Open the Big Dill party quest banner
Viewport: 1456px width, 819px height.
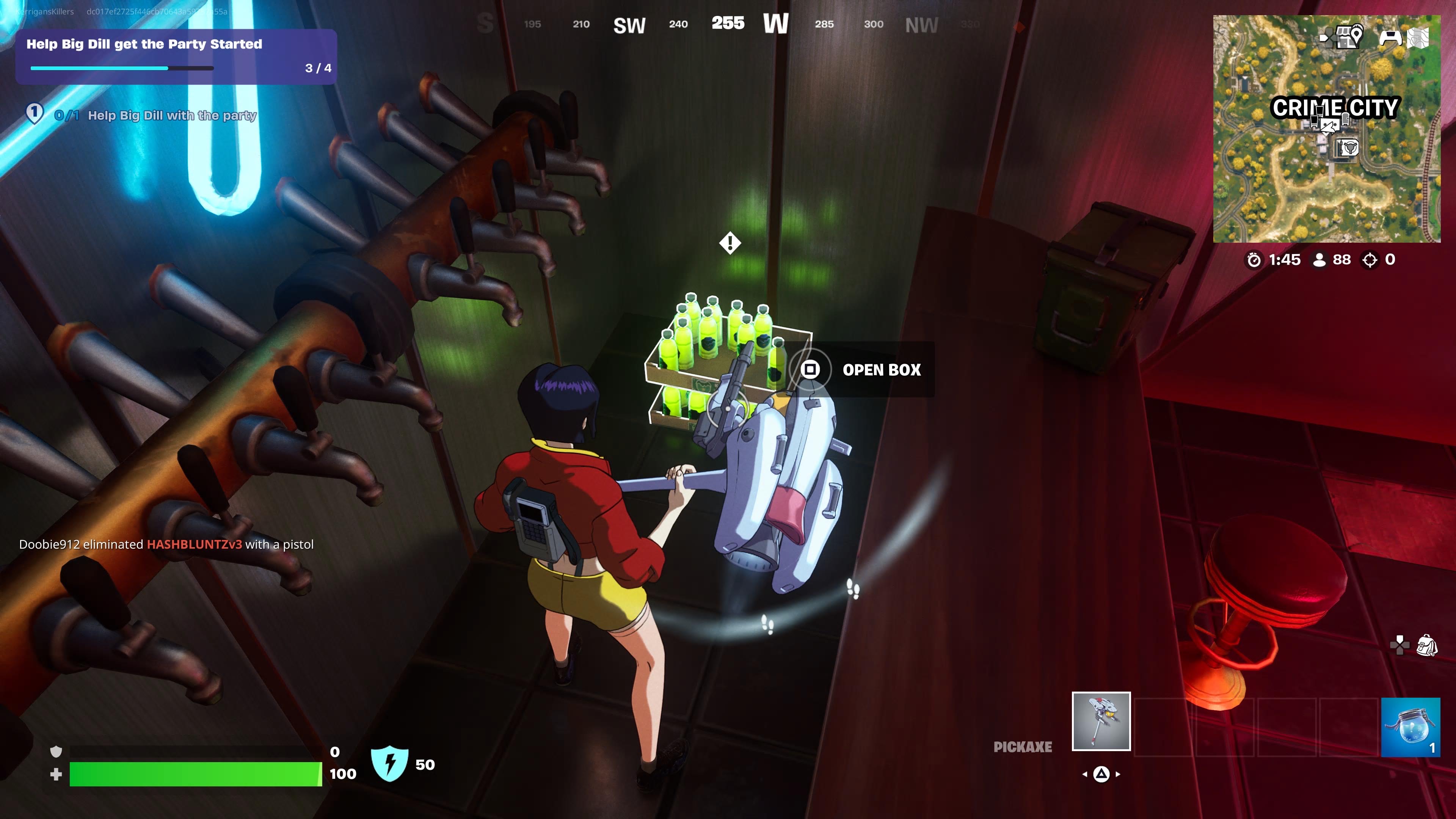176,56
